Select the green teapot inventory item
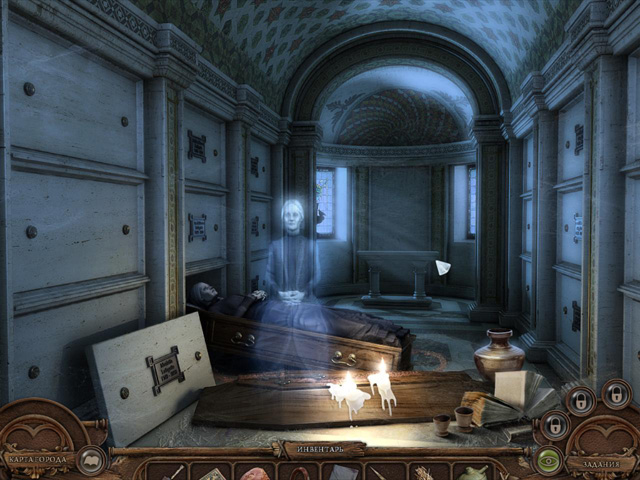Viewport: 640px width, 480px height. coord(471,472)
